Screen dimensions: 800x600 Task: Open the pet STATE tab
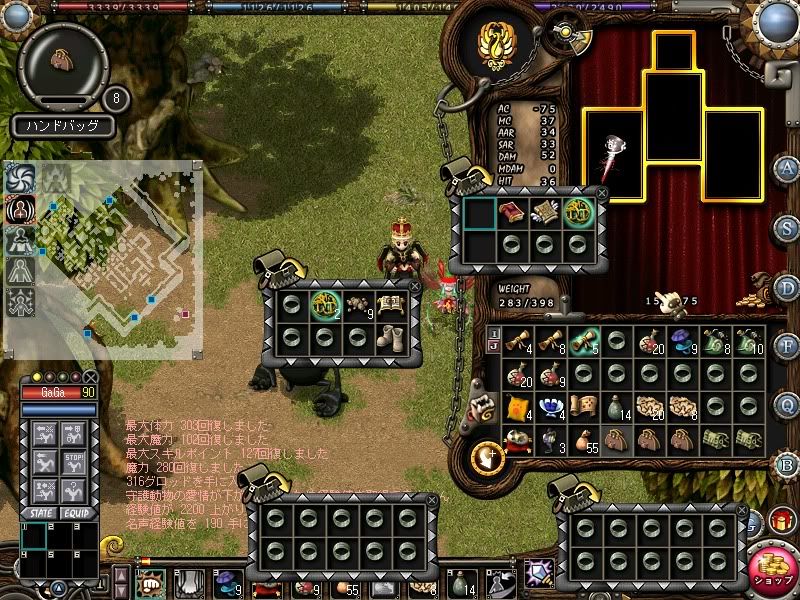43,512
